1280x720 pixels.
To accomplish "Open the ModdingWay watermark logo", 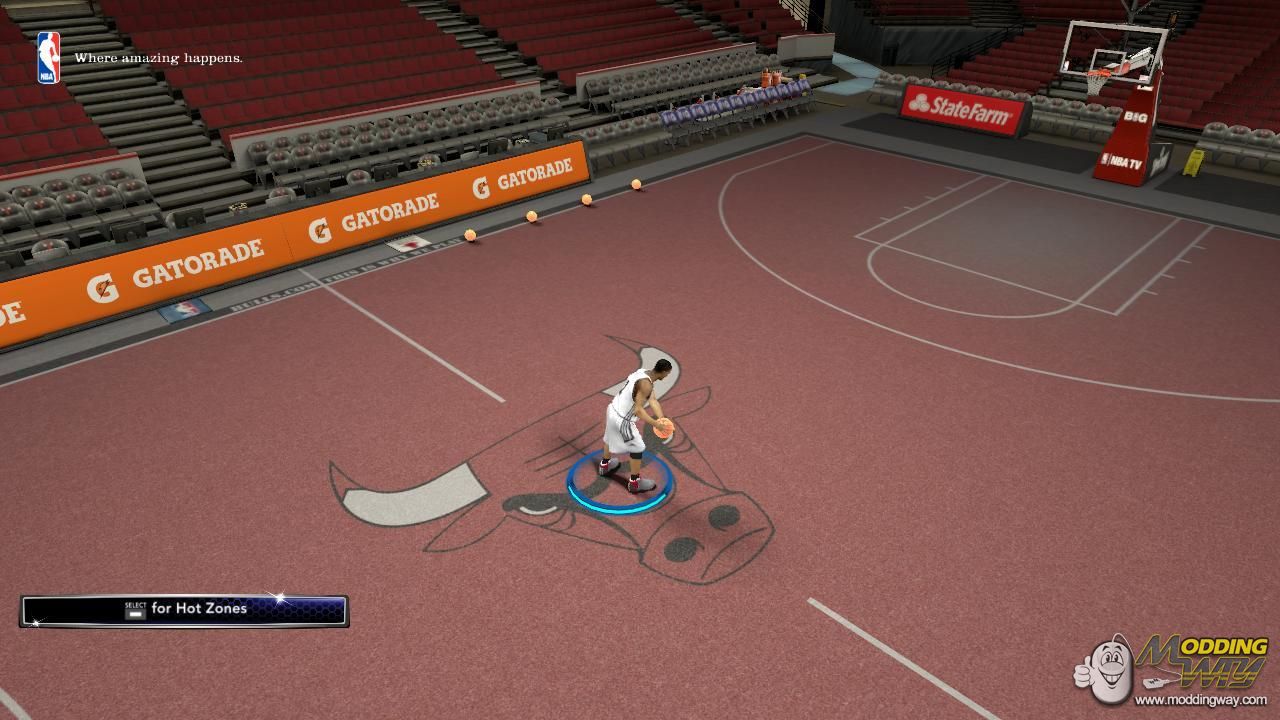I will [x=1172, y=667].
